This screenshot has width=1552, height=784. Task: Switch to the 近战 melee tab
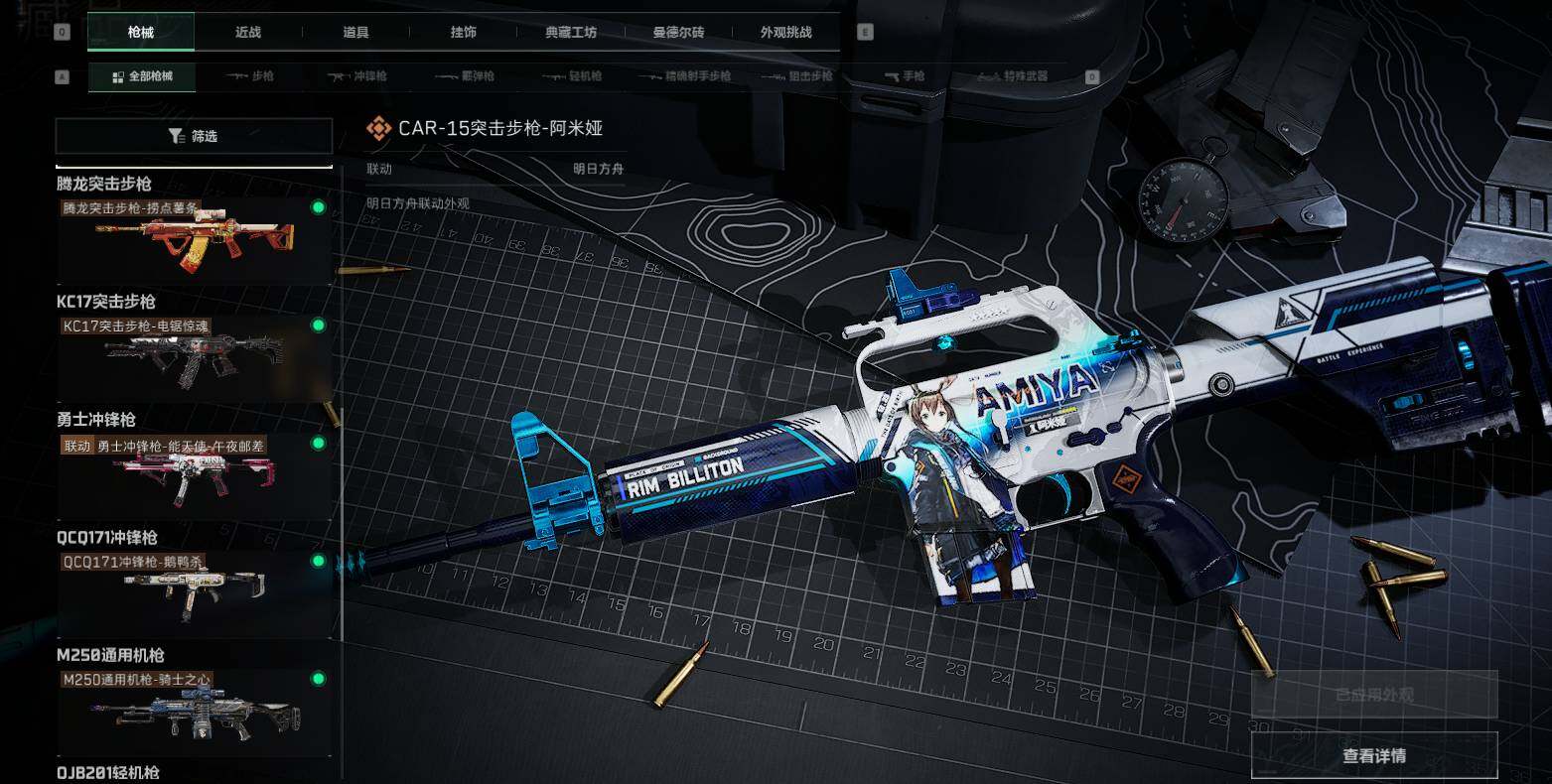click(x=248, y=32)
